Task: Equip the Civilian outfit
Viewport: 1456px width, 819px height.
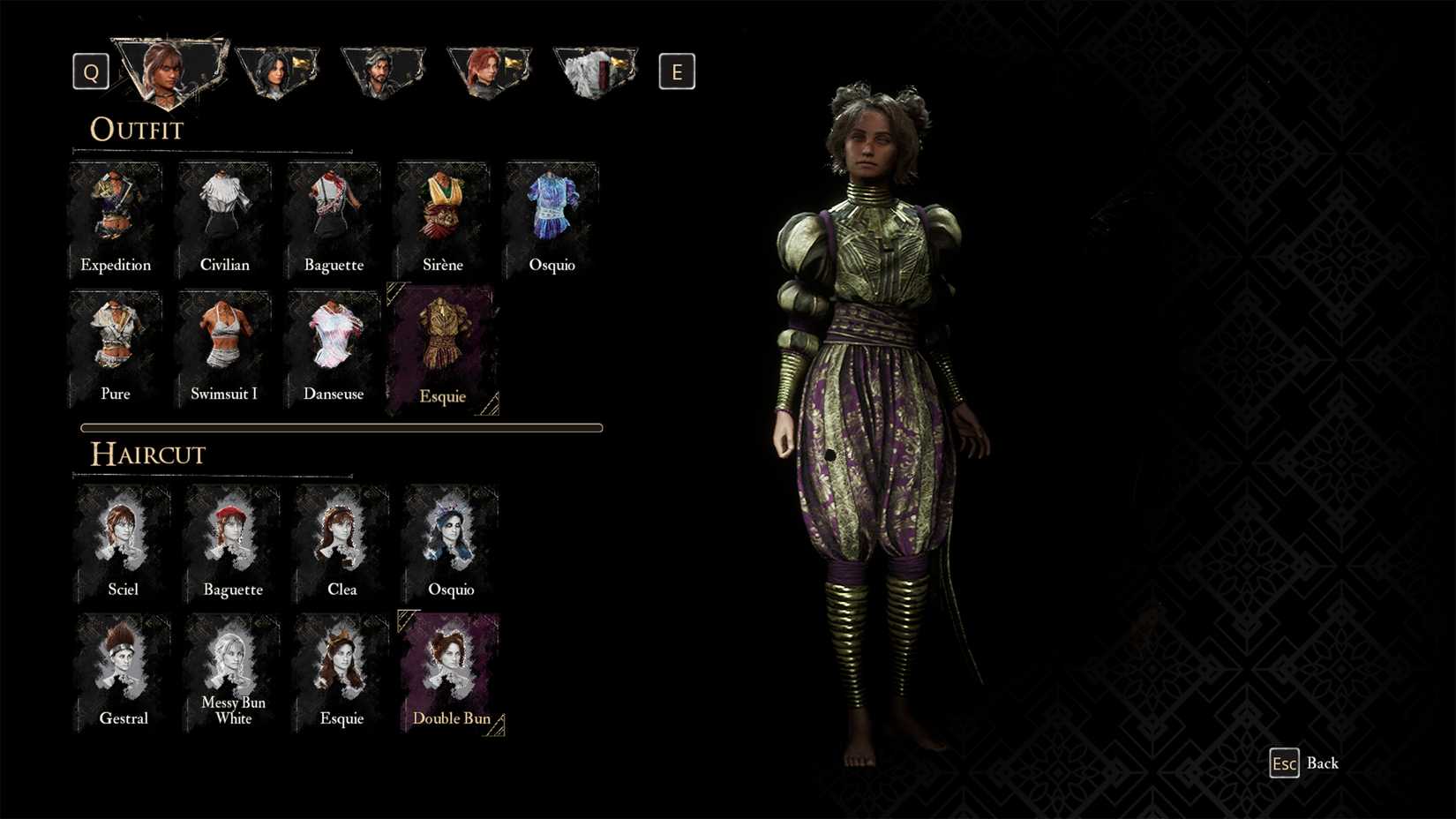Action: 224,216
